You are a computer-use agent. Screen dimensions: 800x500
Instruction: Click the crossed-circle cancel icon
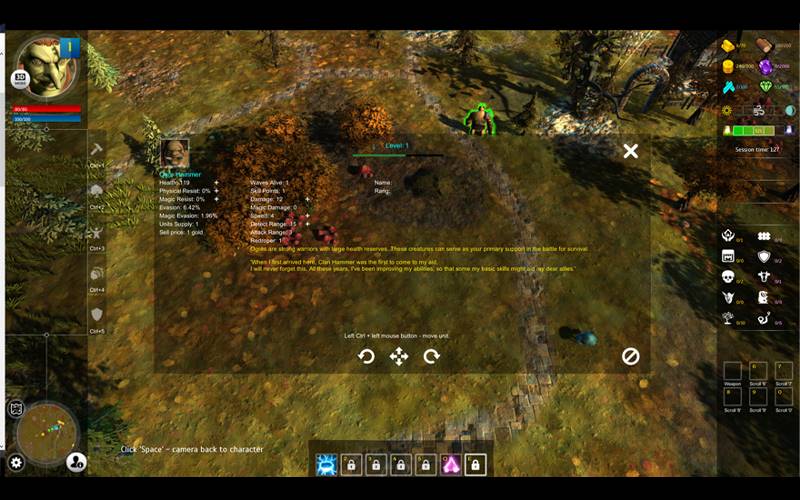630,356
